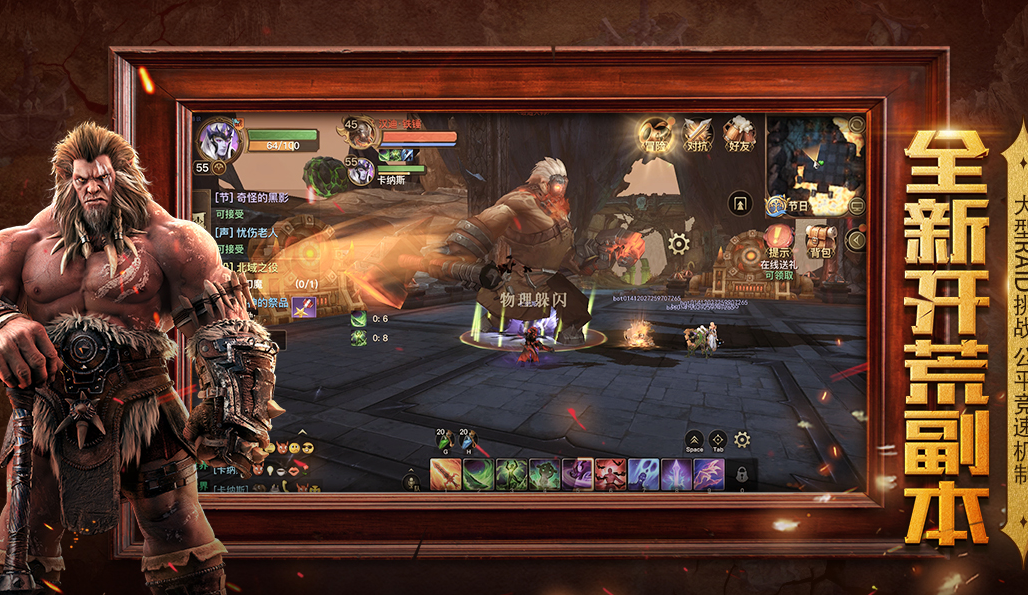Open the 对抗 crossed-swords PvP menu
The image size is (1028, 595).
point(697,135)
